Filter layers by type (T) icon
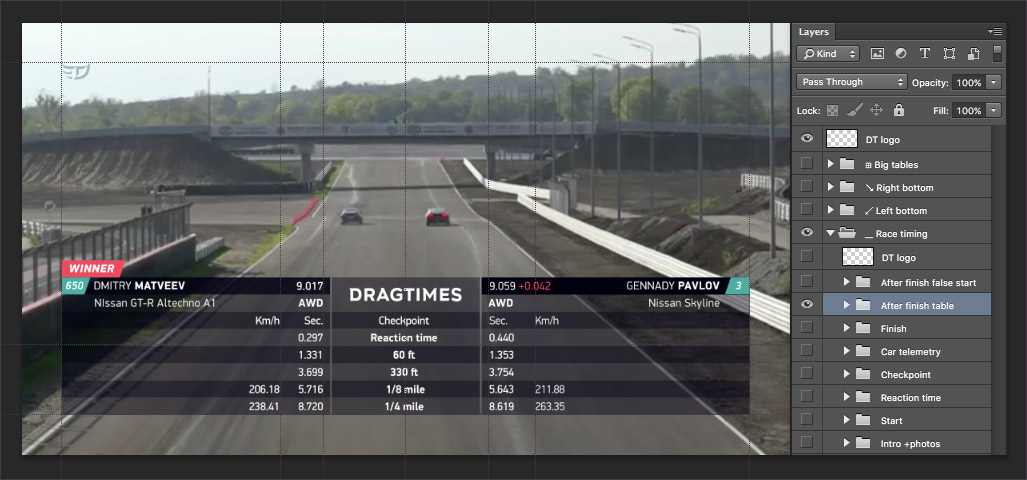The image size is (1027, 480). coord(924,53)
